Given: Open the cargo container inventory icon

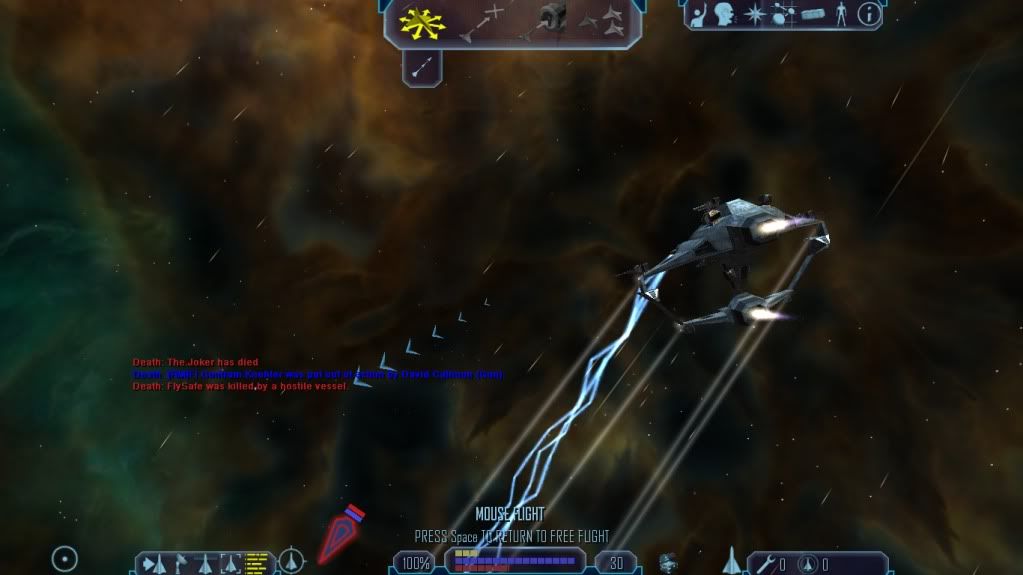Looking at the screenshot, I should [812, 14].
